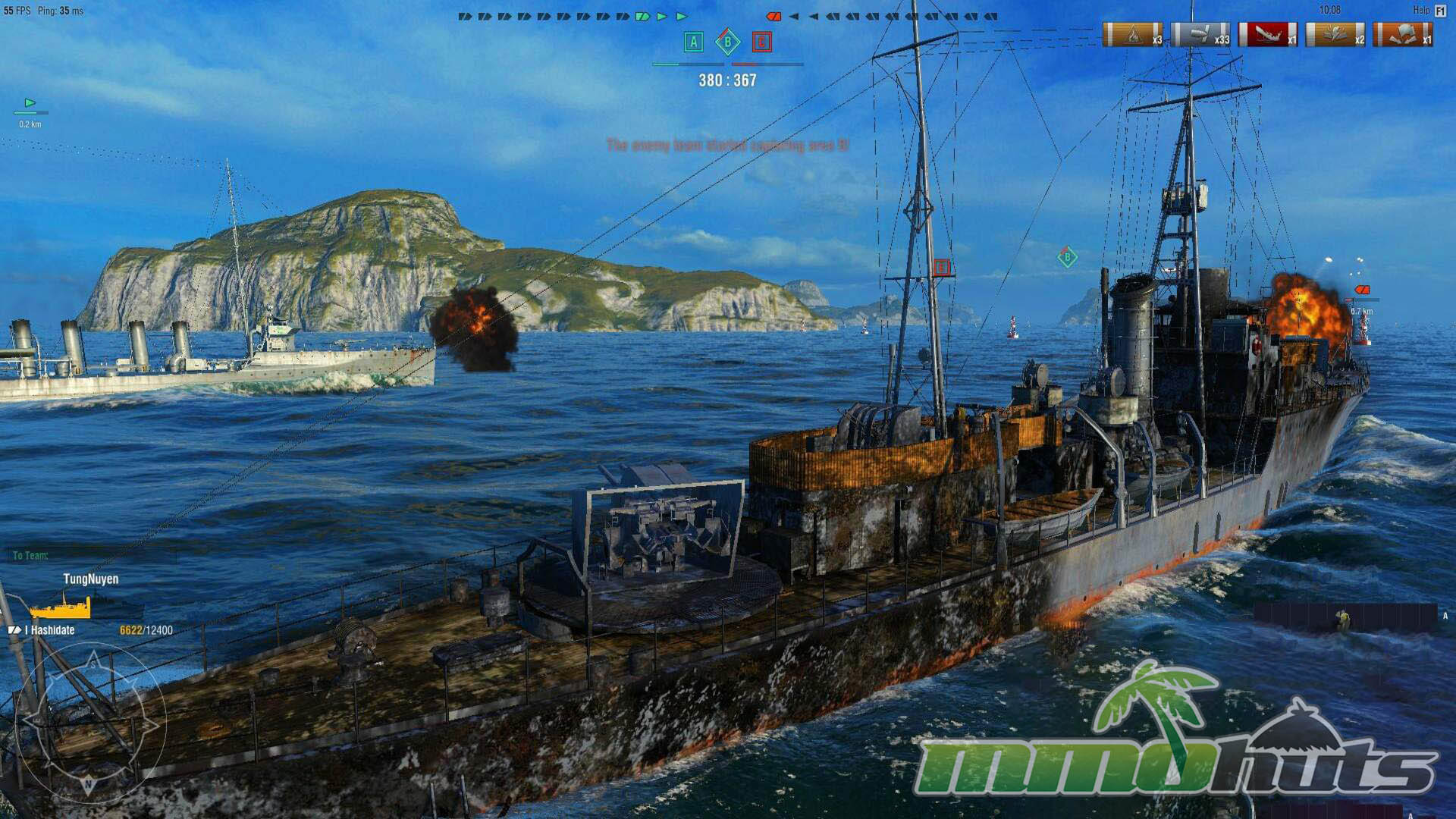The width and height of the screenshot is (1456, 819).
Task: Click the burning book ribbon x2
Action: coord(1335,35)
